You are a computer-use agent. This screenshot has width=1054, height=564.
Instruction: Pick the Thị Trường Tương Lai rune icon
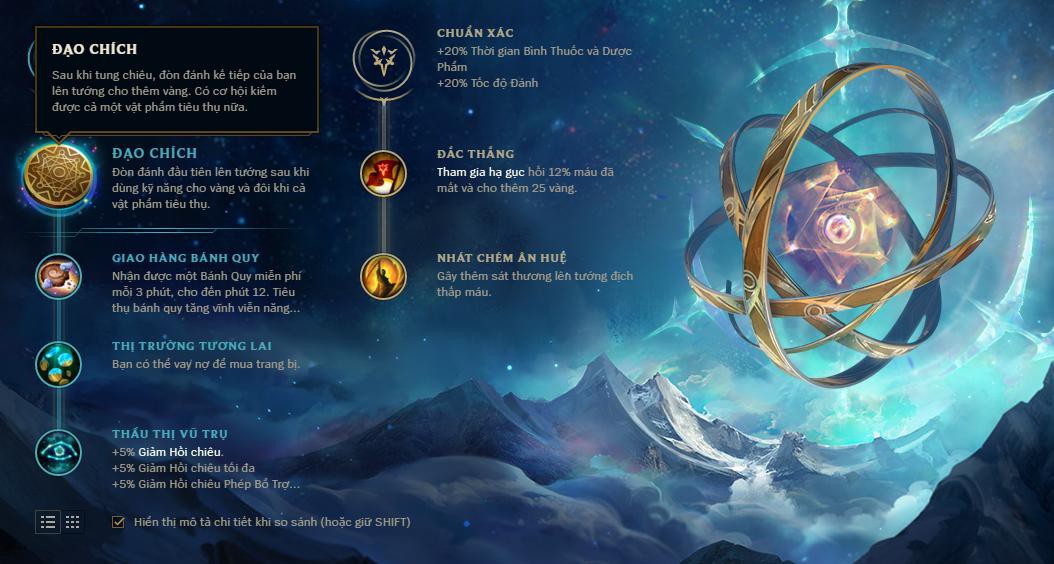[58, 363]
